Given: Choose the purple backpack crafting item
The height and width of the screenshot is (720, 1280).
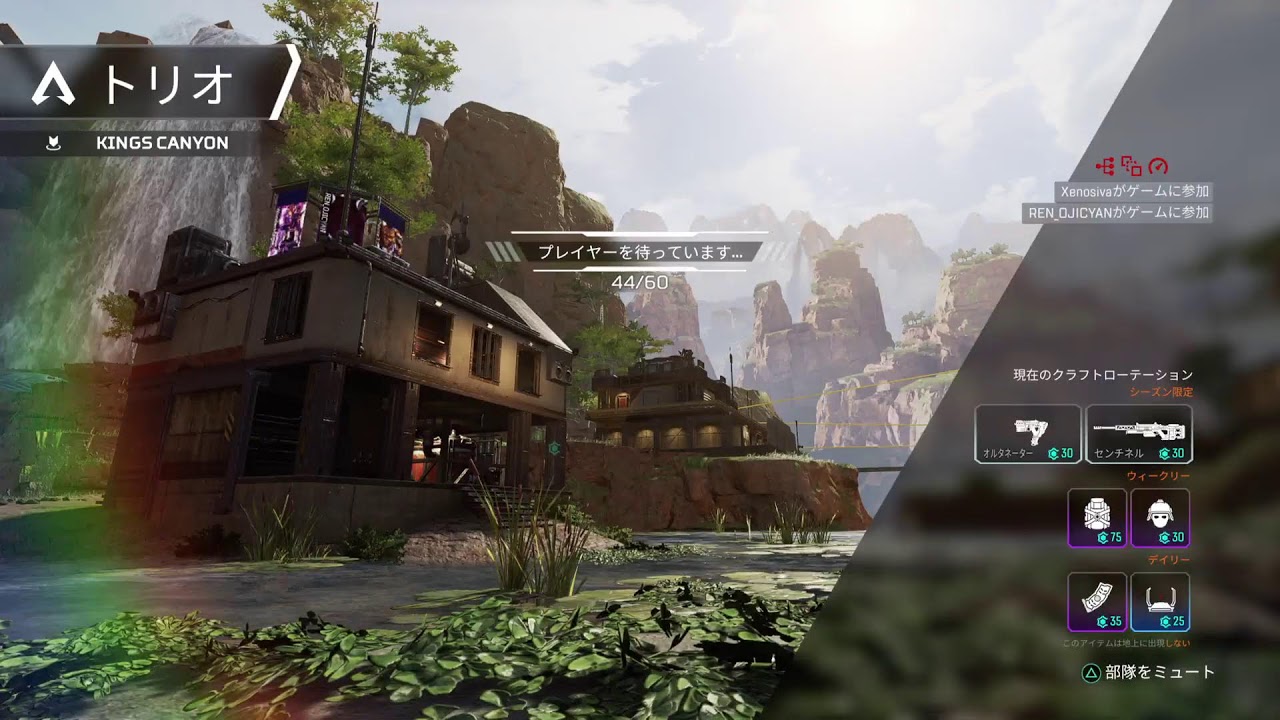Looking at the screenshot, I should (x=1097, y=518).
